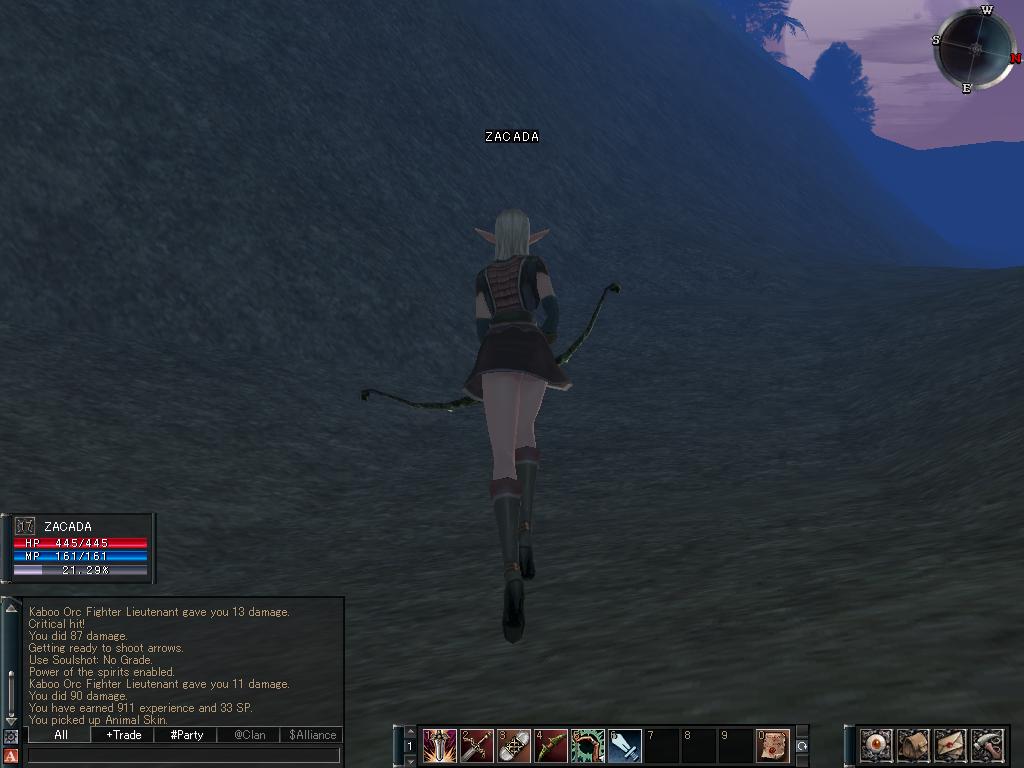Image resolution: width=1024 pixels, height=768 pixels.
Task: Open the $Alliance chat tab
Action: click(x=312, y=735)
